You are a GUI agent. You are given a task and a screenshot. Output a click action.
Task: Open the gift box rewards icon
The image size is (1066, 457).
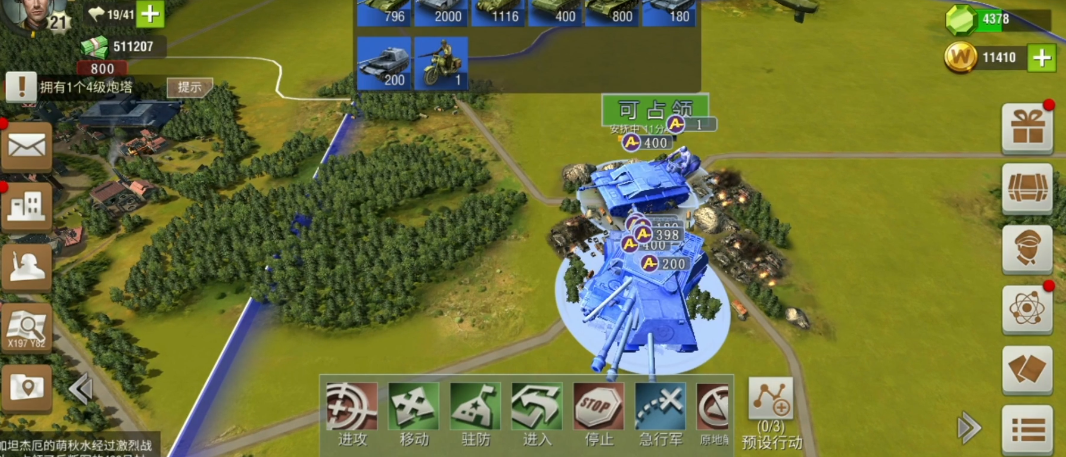point(1027,128)
